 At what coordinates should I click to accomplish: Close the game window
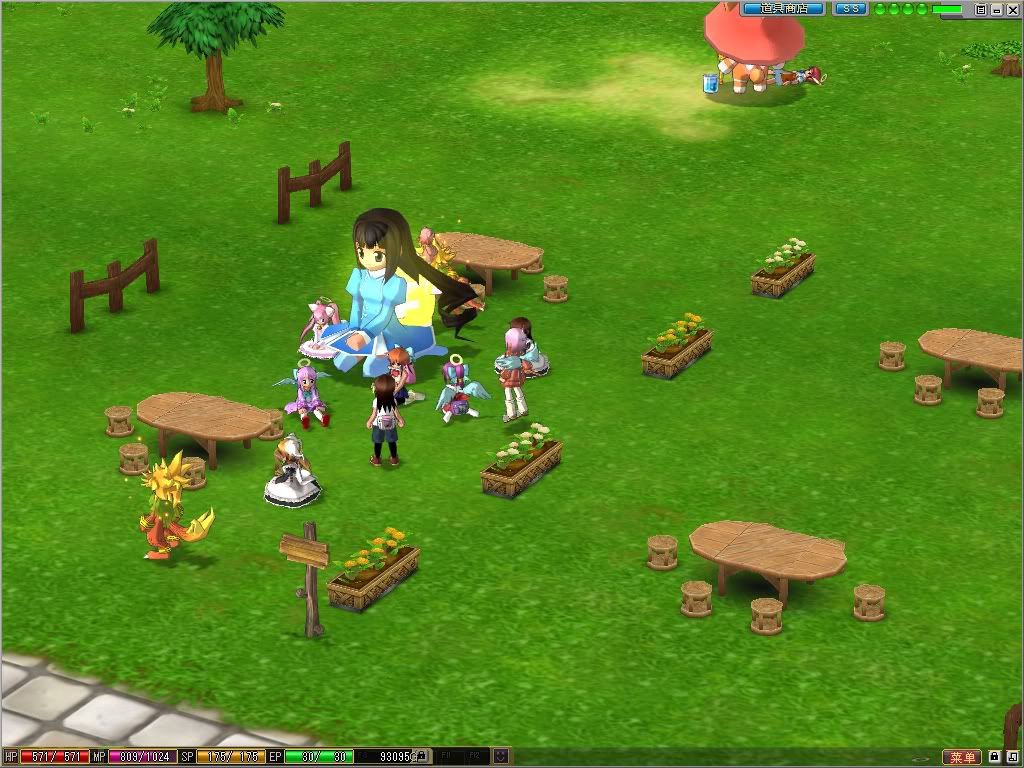[1013, 9]
